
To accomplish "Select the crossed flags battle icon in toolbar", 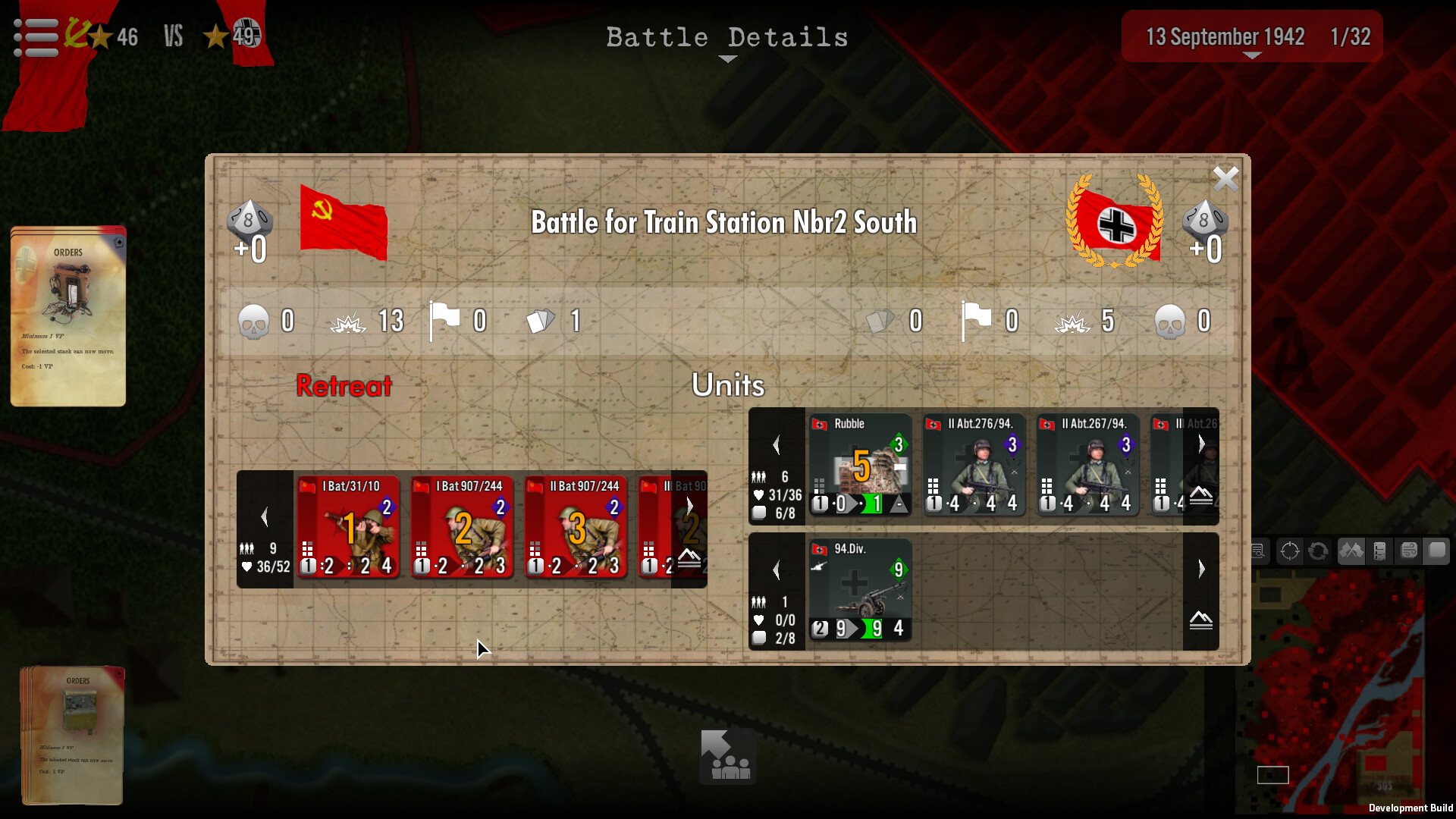I will [1352, 551].
